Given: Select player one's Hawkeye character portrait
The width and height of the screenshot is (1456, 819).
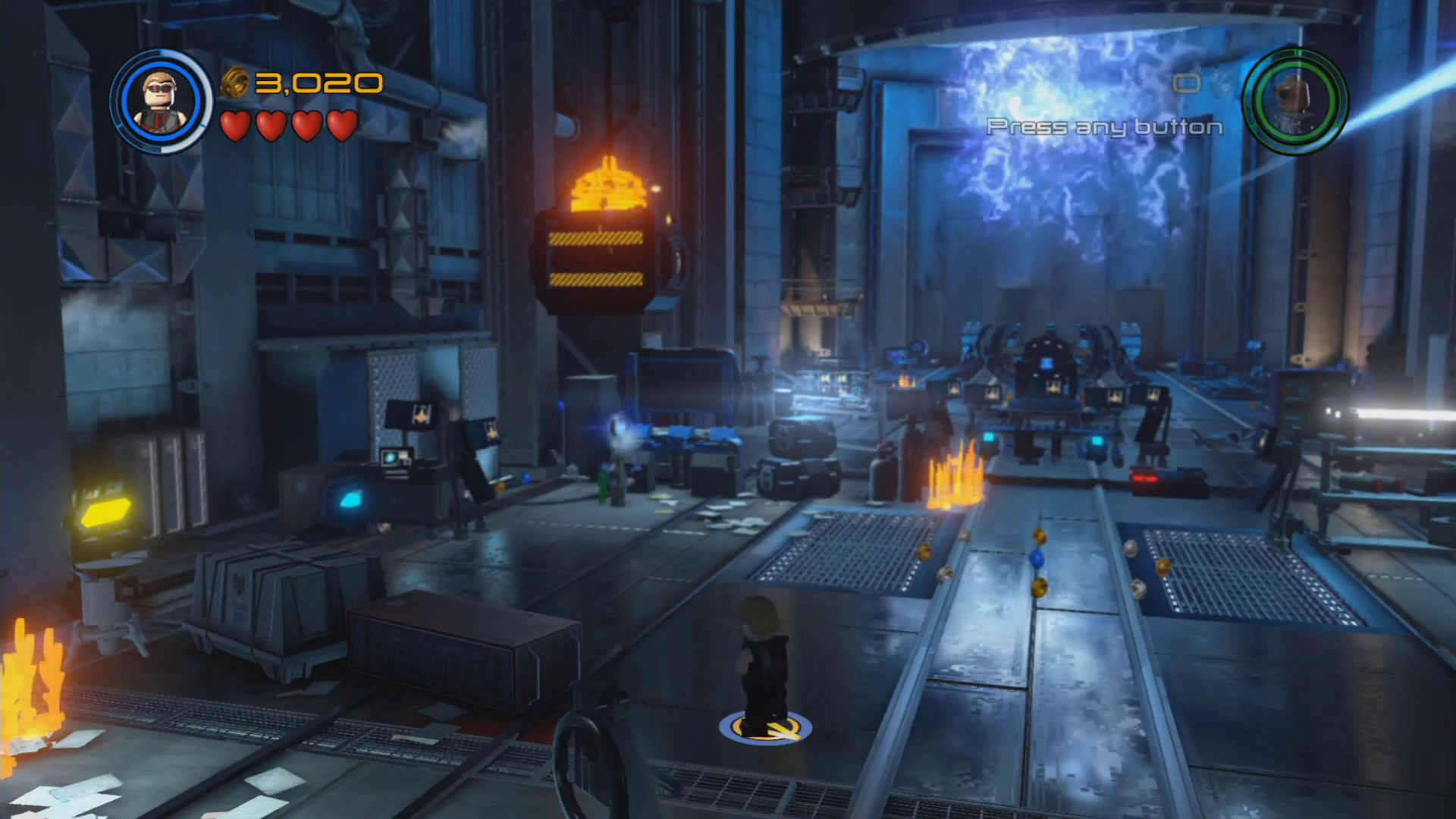Looking at the screenshot, I should click(160, 101).
